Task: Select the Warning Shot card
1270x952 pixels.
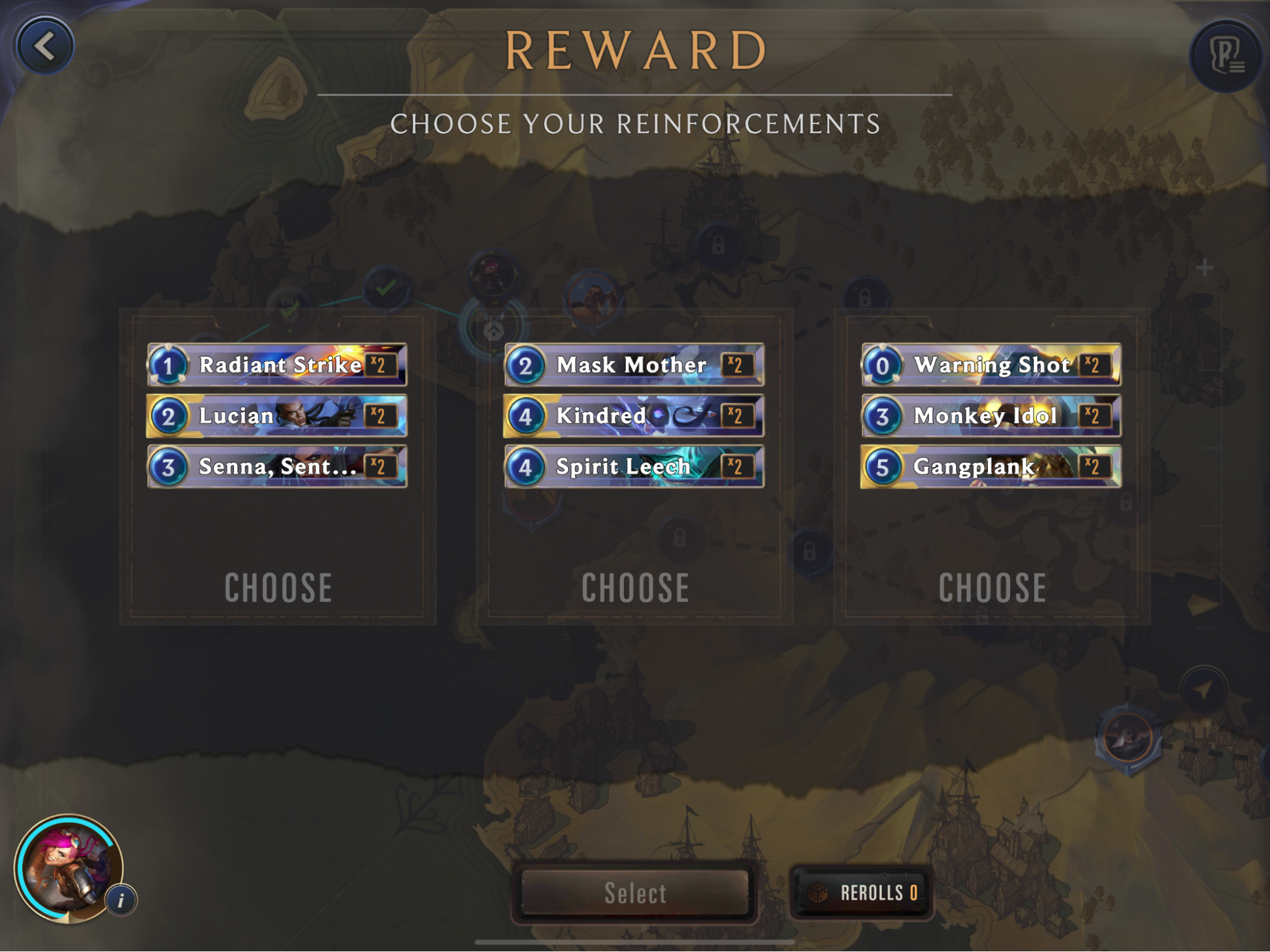Action: [x=991, y=365]
